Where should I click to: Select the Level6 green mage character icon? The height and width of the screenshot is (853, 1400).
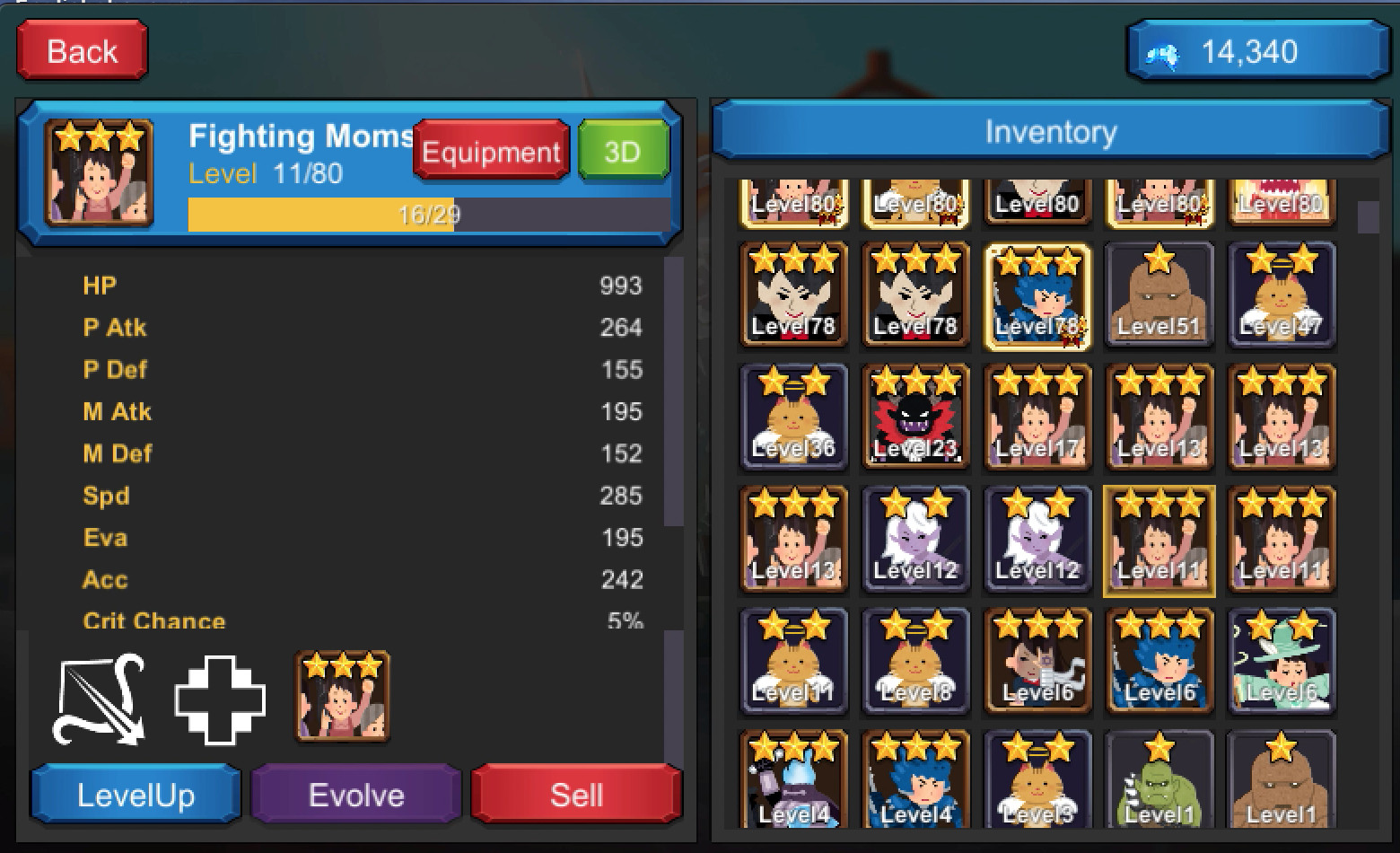tap(1282, 662)
